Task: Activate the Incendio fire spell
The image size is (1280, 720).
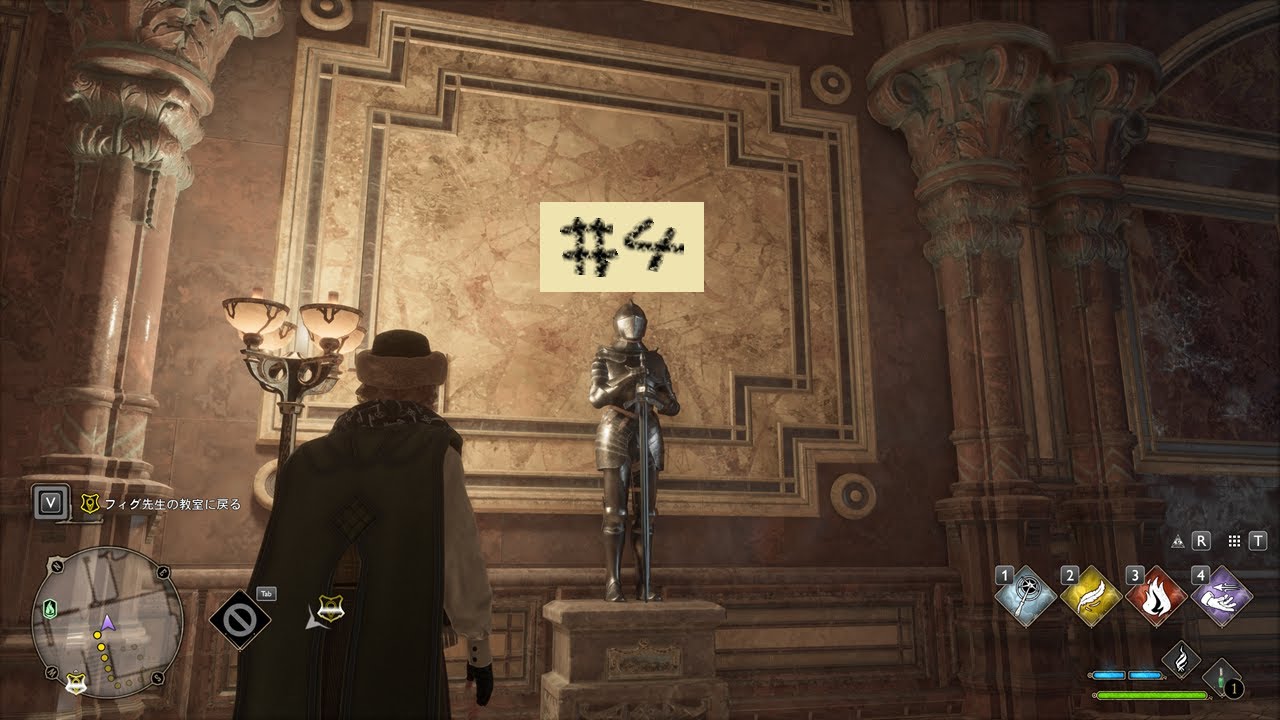Action: point(1156,597)
